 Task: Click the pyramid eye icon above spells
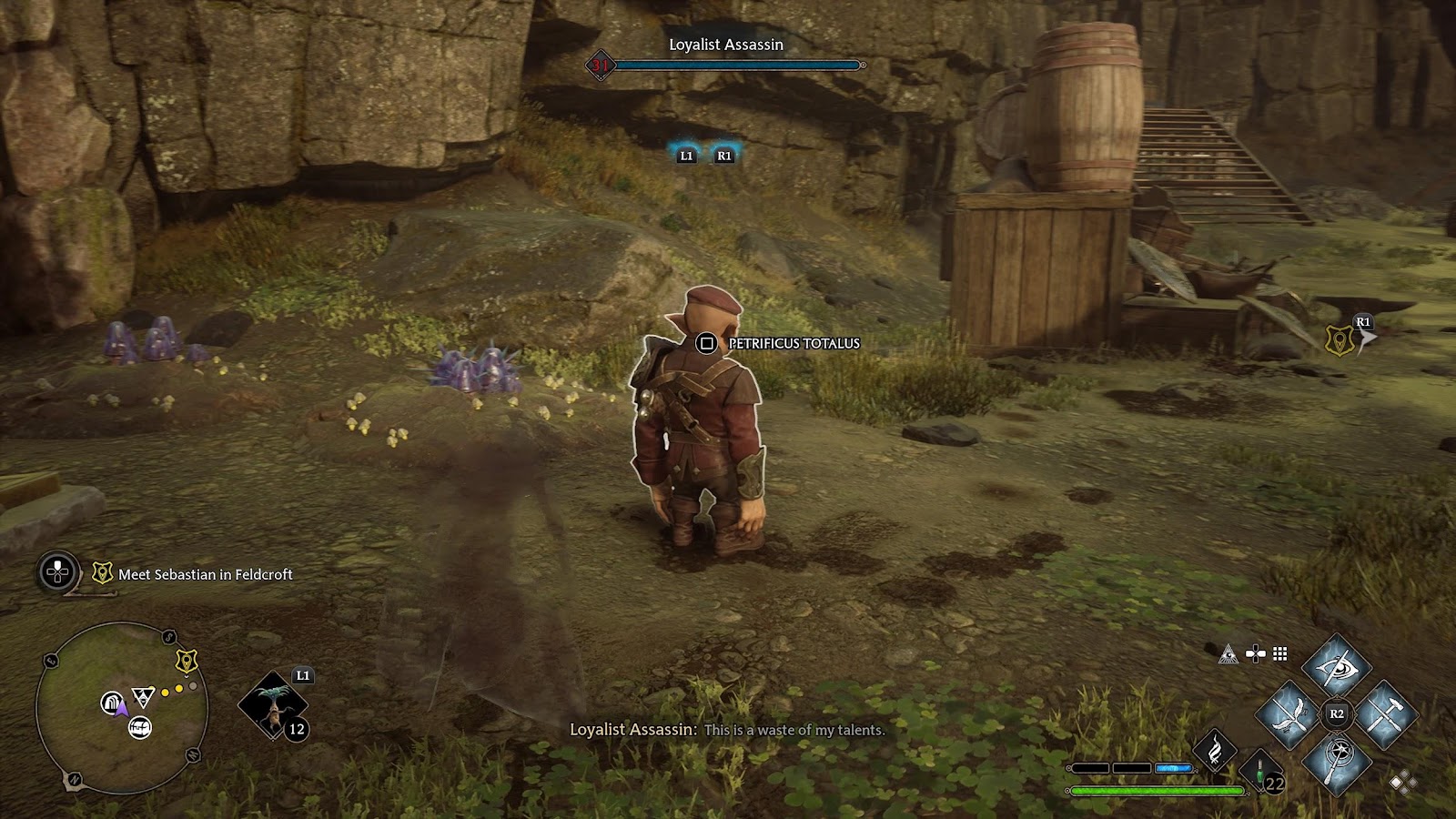click(1228, 653)
